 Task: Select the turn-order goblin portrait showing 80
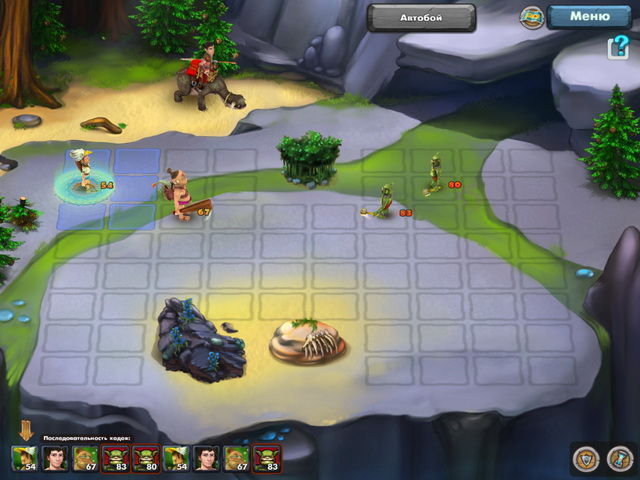click(x=146, y=458)
